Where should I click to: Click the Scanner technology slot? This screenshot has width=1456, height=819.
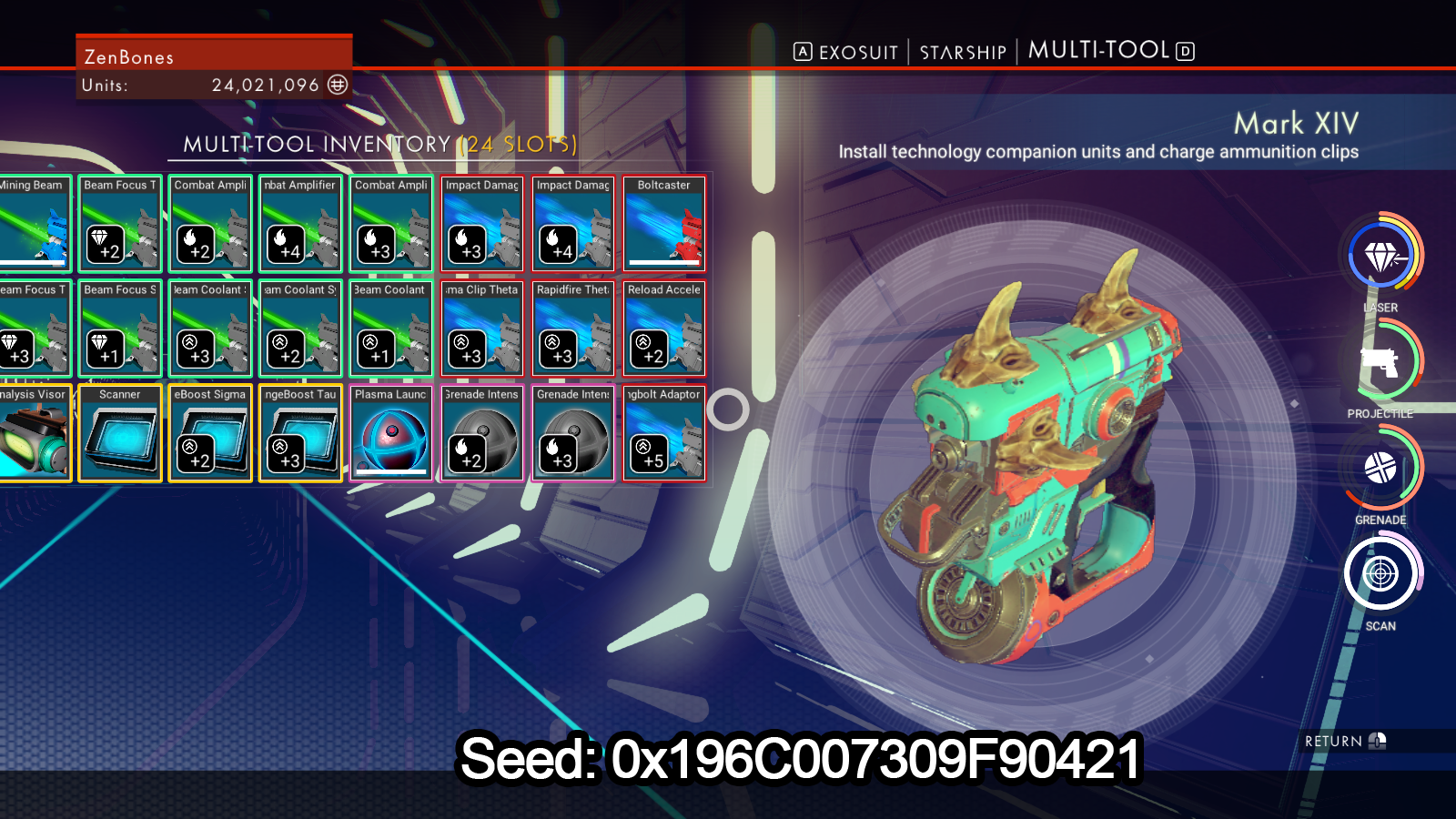click(x=120, y=433)
